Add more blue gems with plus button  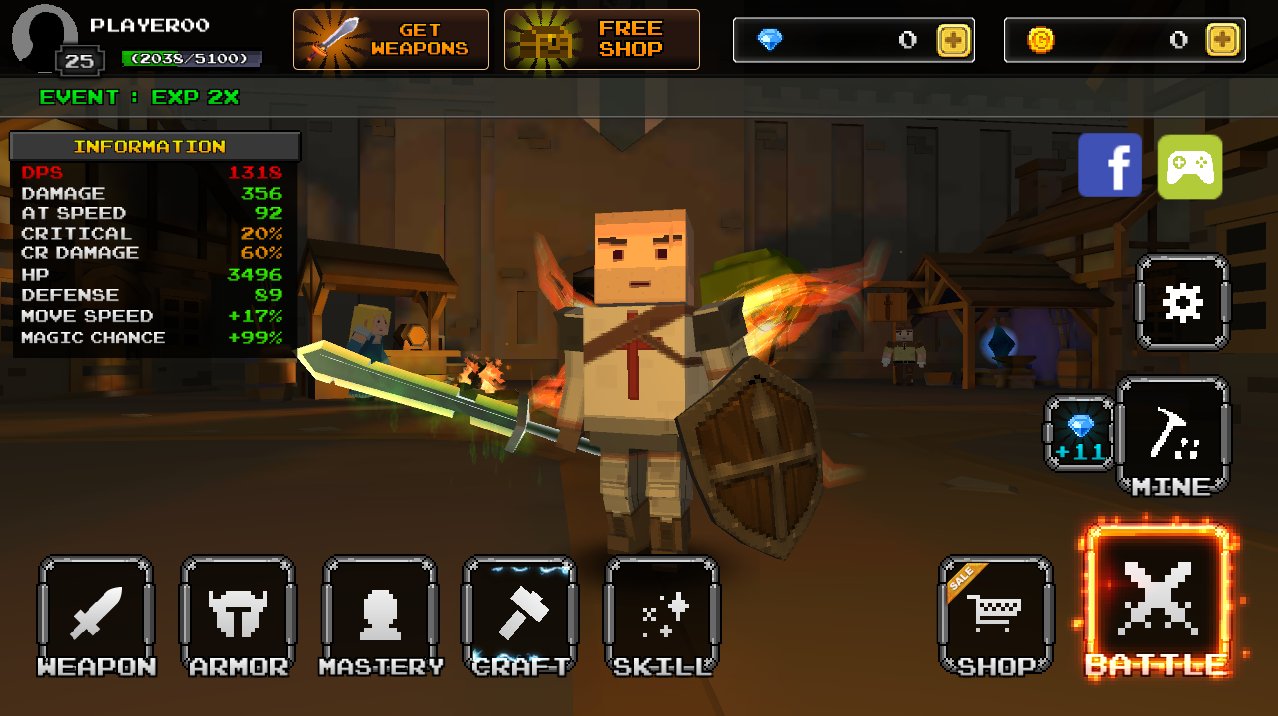953,40
